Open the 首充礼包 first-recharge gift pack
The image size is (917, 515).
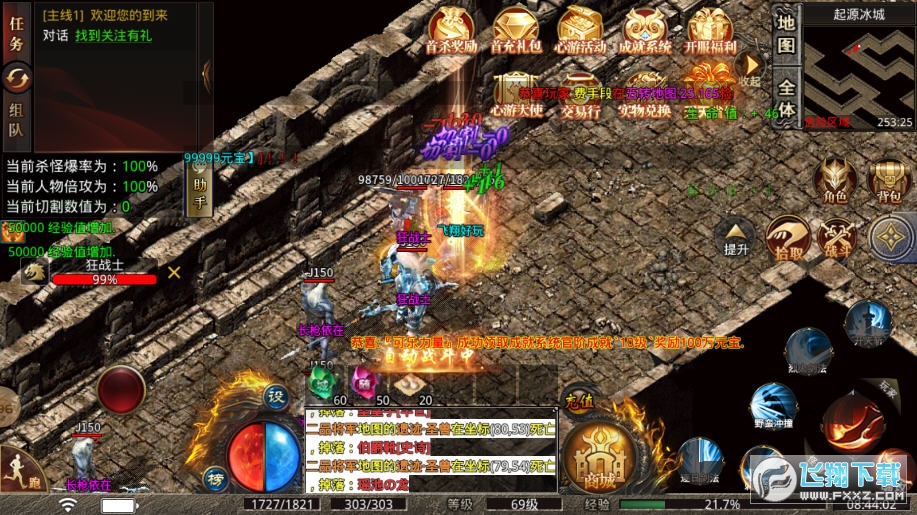[x=516, y=29]
